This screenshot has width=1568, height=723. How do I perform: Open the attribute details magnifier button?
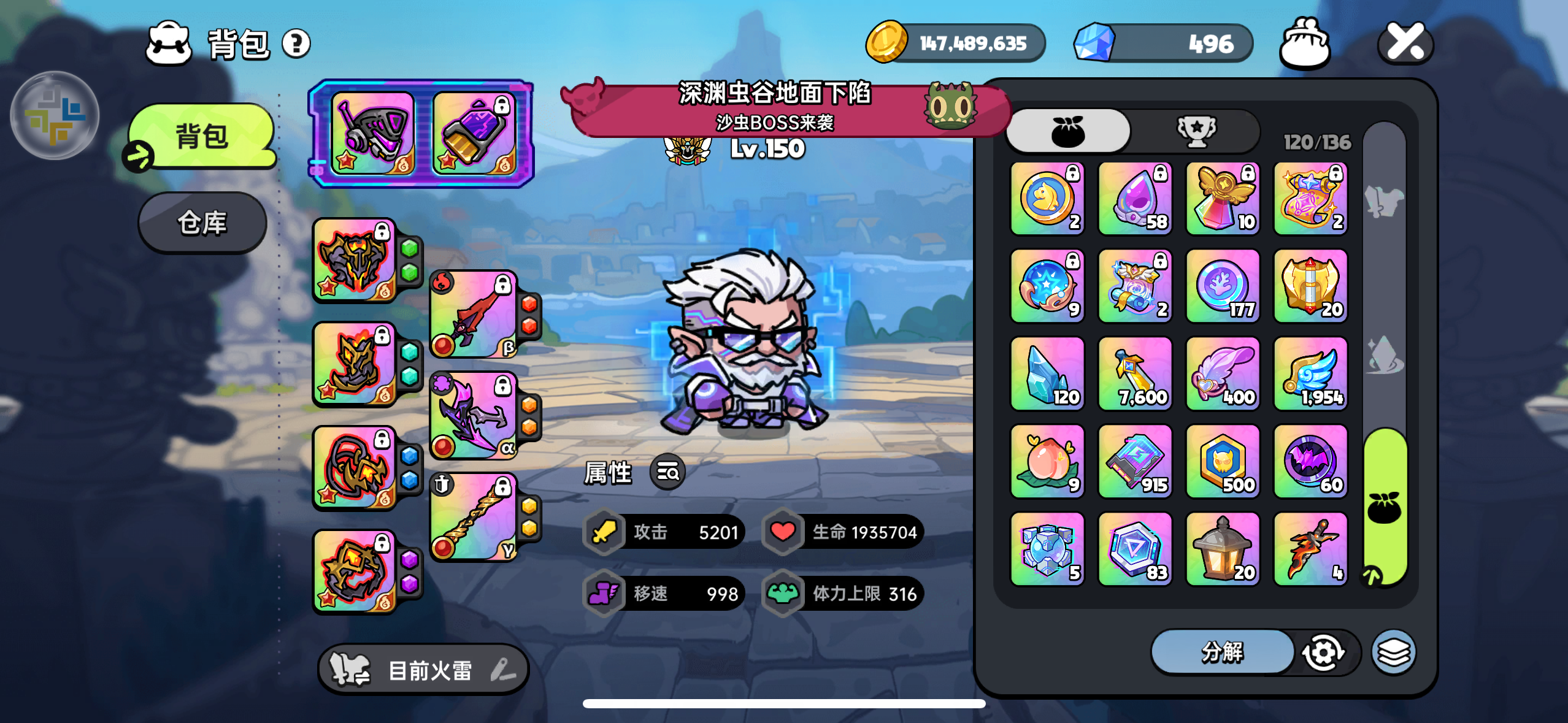tap(667, 472)
